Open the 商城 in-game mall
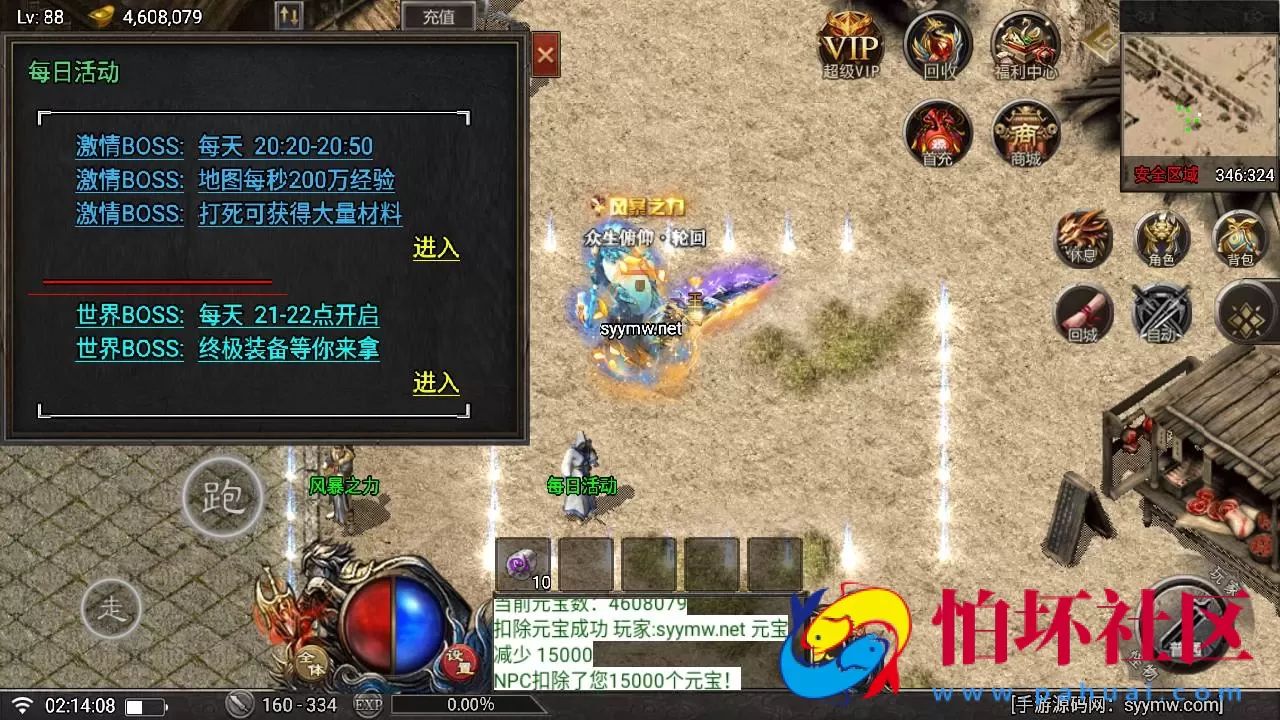This screenshot has width=1280, height=720. [x=1024, y=135]
